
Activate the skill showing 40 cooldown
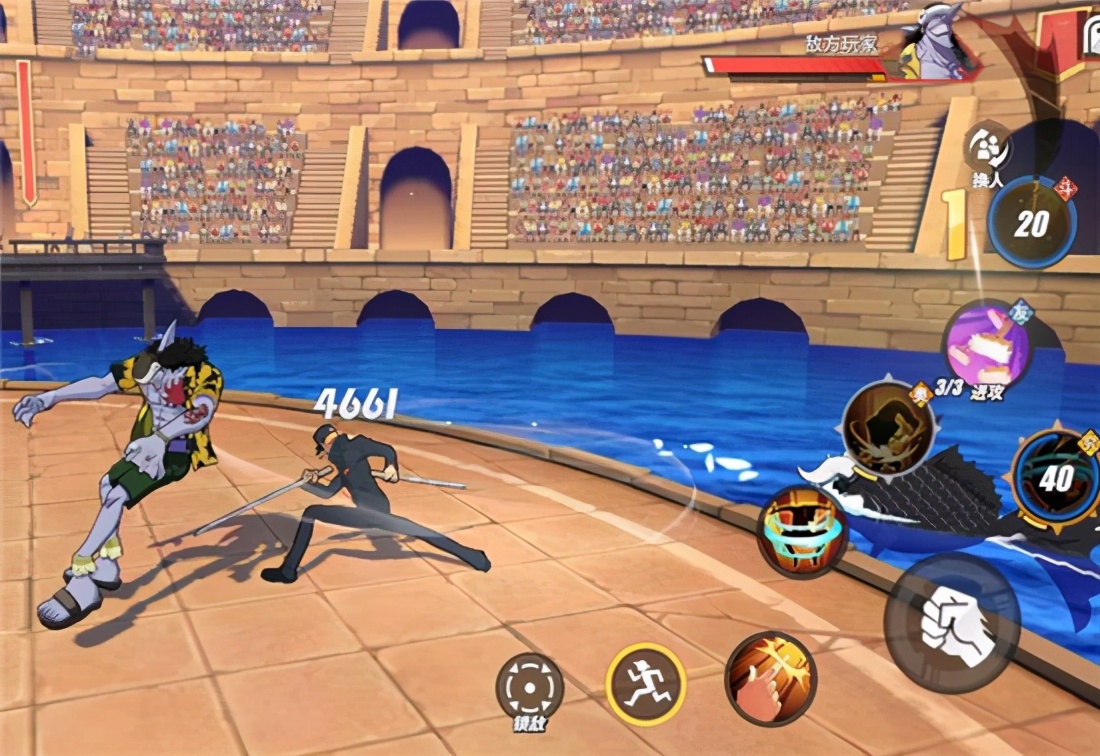(1055, 477)
